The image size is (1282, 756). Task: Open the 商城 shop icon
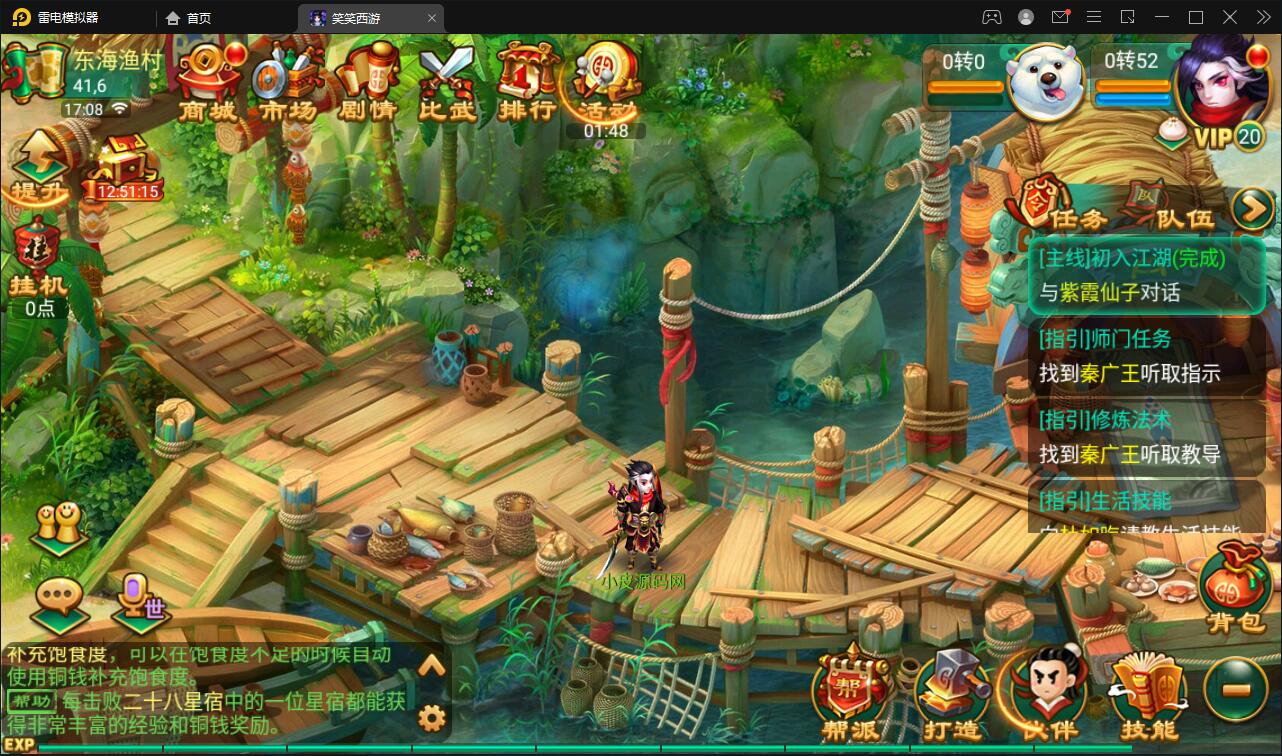click(208, 80)
